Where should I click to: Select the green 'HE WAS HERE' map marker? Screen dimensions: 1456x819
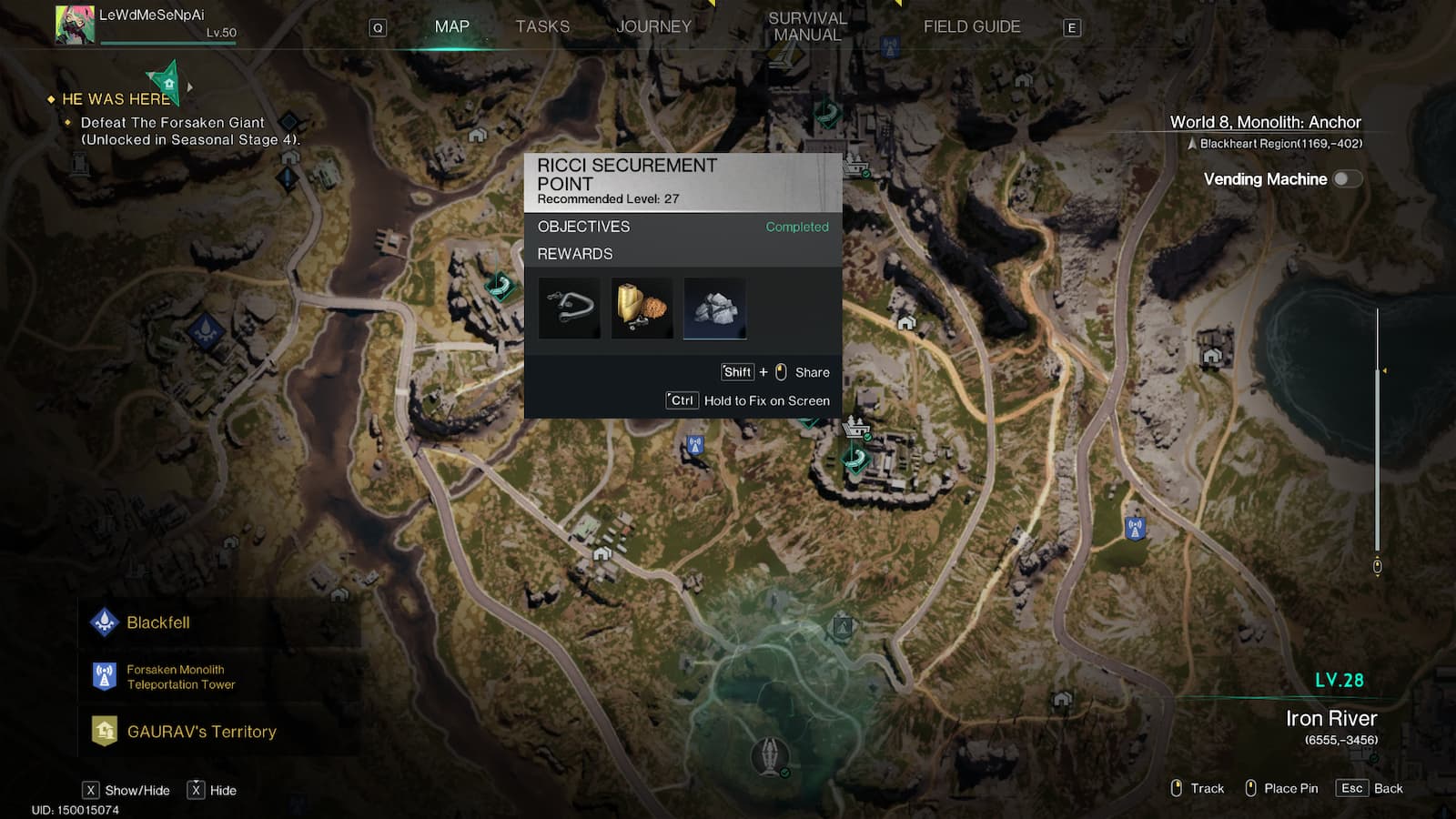click(x=167, y=83)
